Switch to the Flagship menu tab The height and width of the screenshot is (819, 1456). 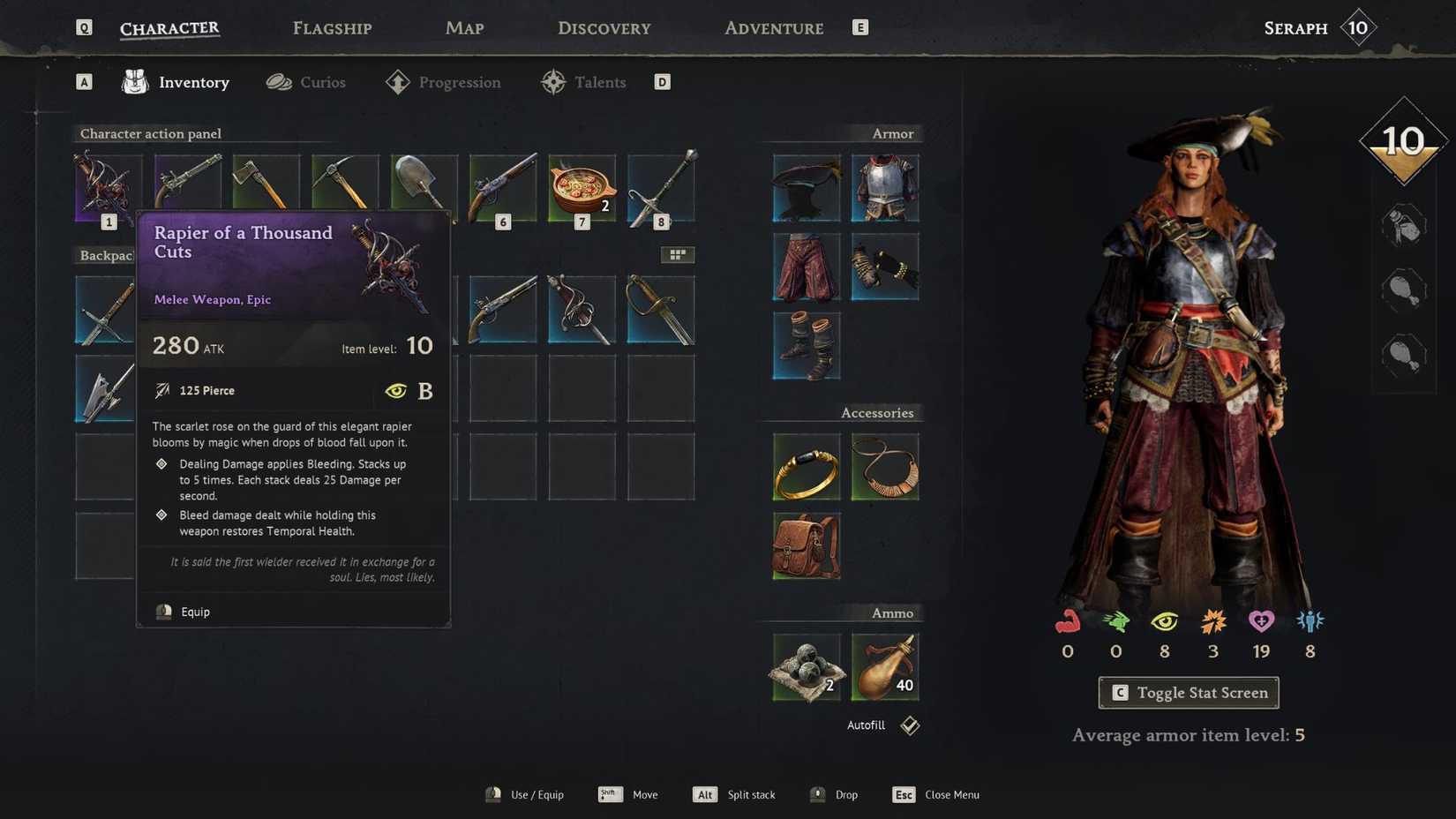tap(331, 27)
